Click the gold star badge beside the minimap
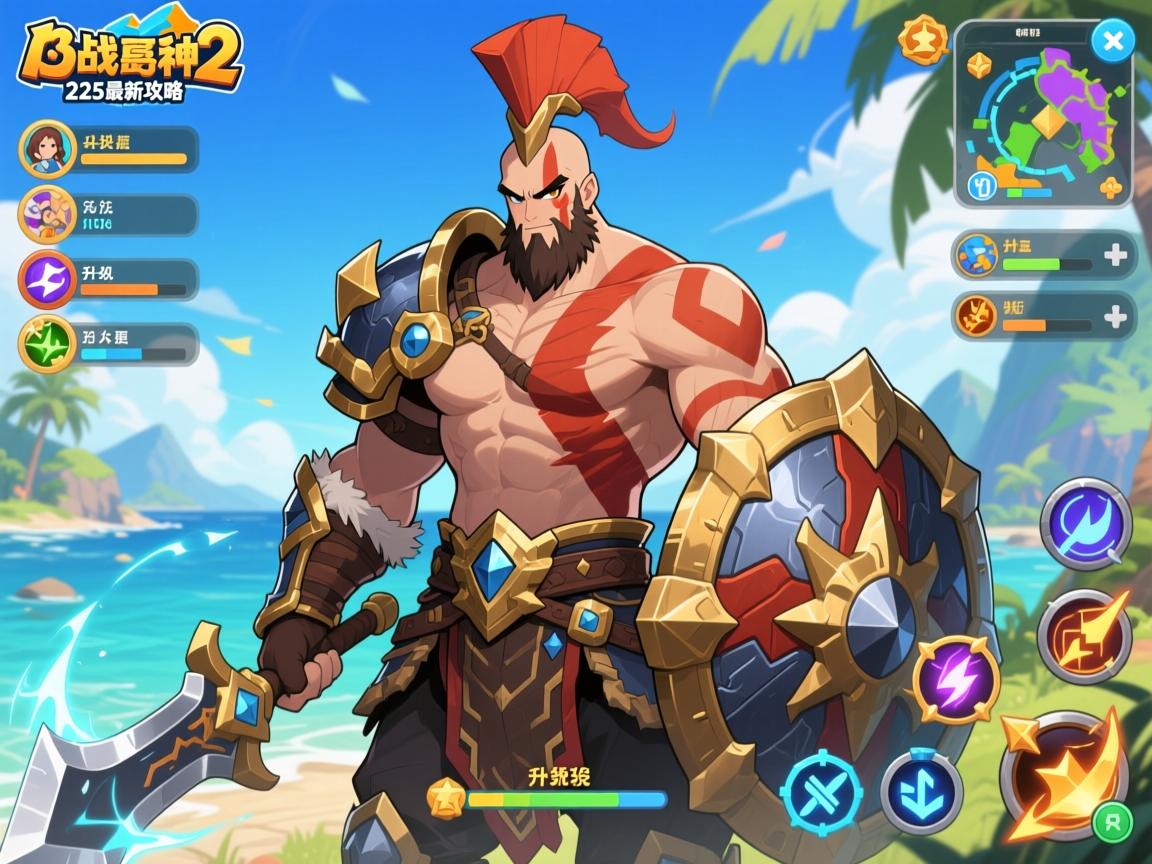Viewport: 1152px width, 864px height. pyautogui.click(x=921, y=40)
